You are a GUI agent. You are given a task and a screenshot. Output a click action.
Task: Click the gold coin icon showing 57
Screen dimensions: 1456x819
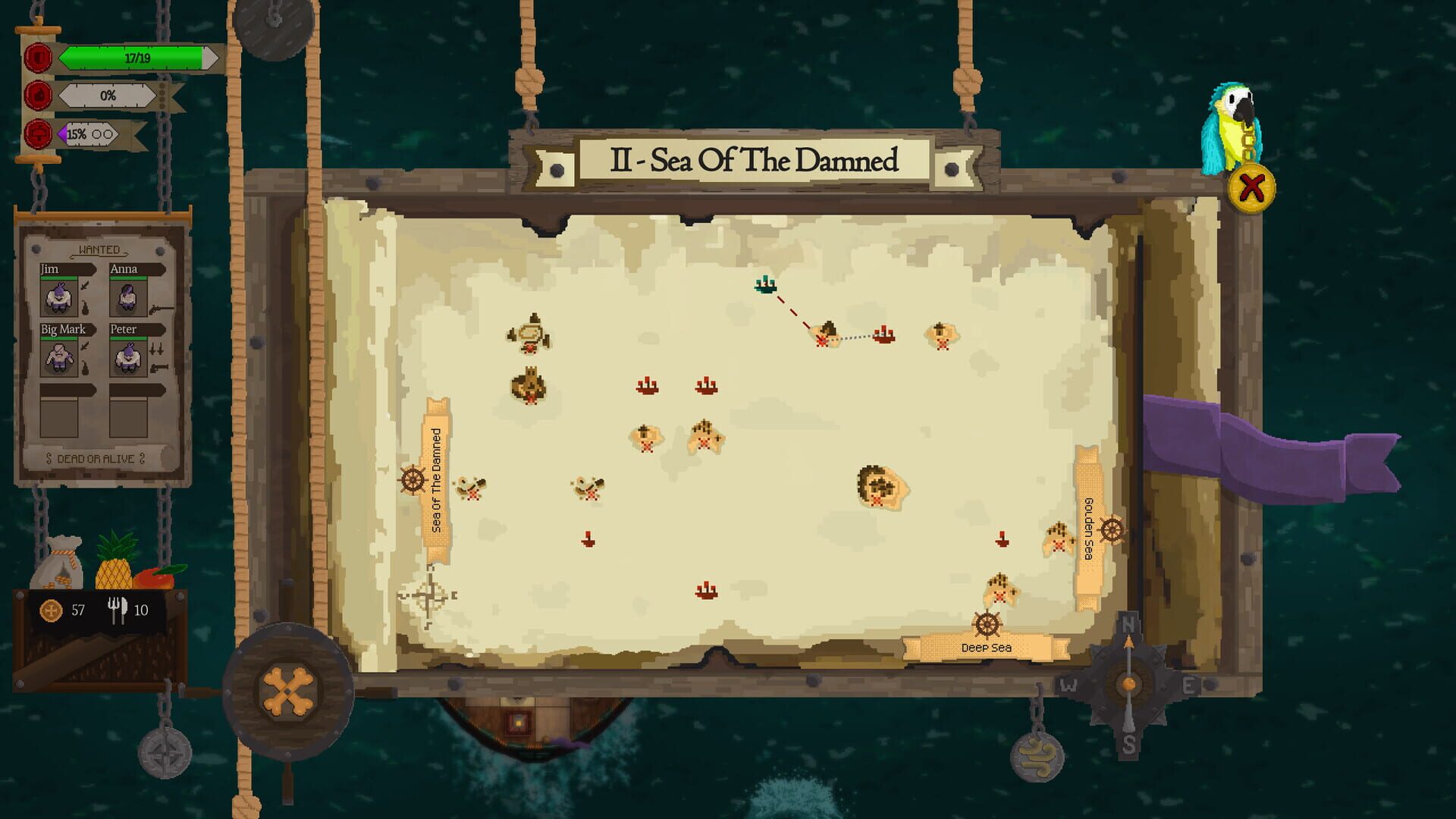50,609
